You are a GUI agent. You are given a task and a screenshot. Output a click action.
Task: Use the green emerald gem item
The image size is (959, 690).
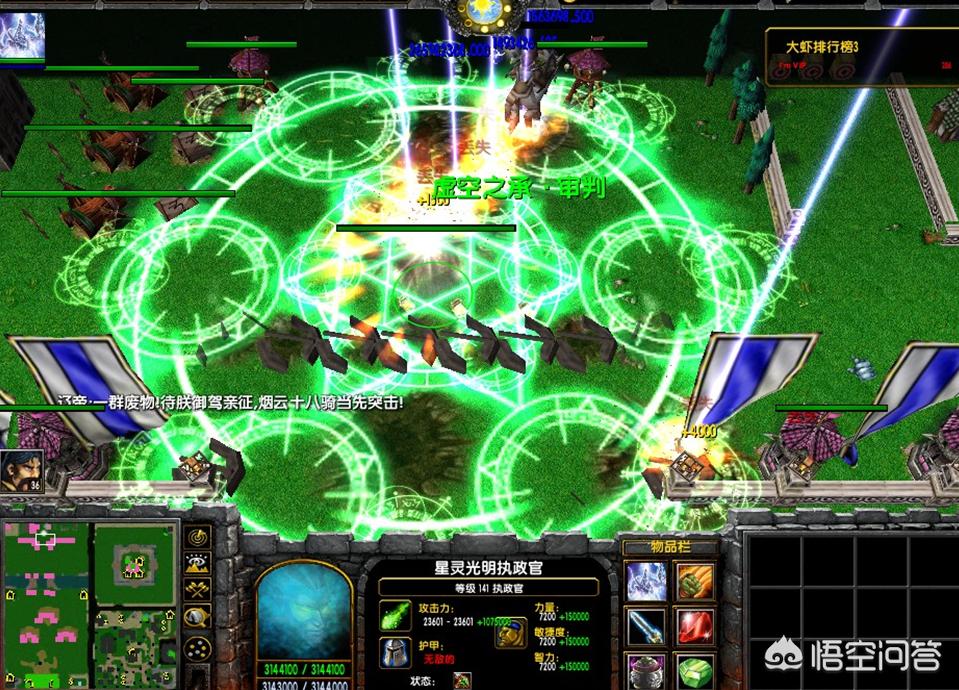coord(693,670)
